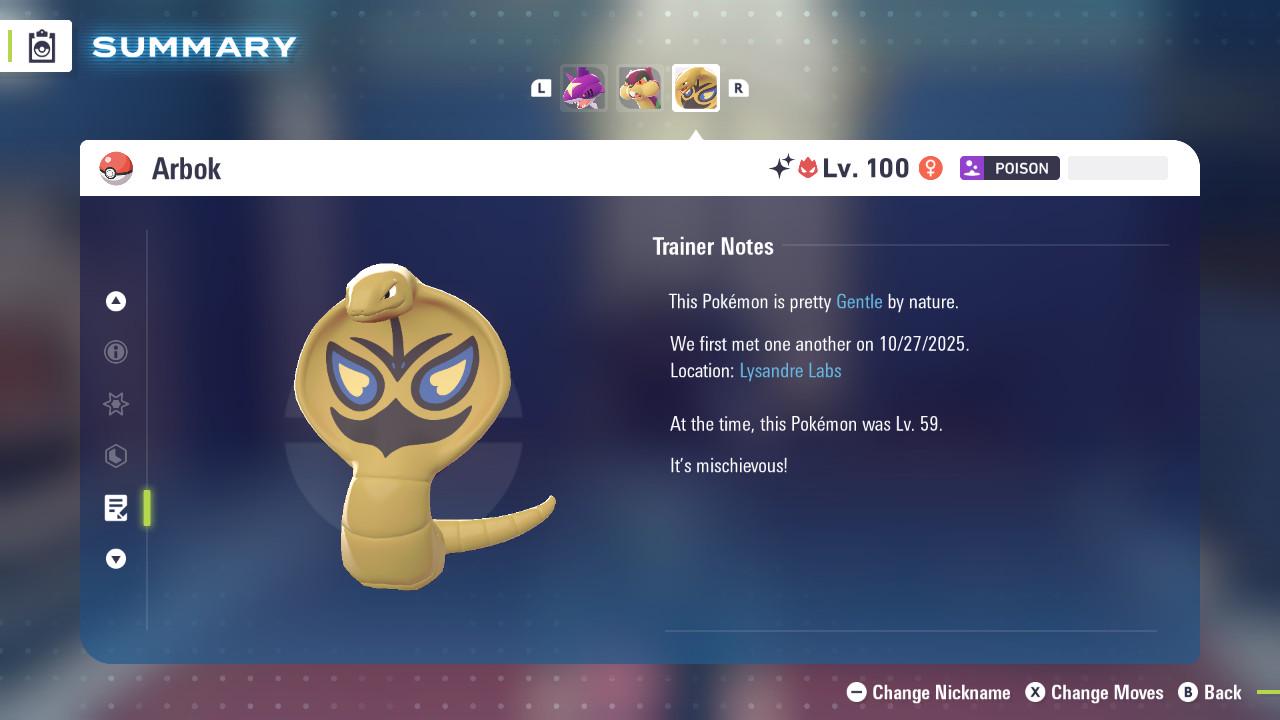This screenshot has width=1280, height=720.
Task: Click the up arrow above the sidebar icons
Action: 116,301
